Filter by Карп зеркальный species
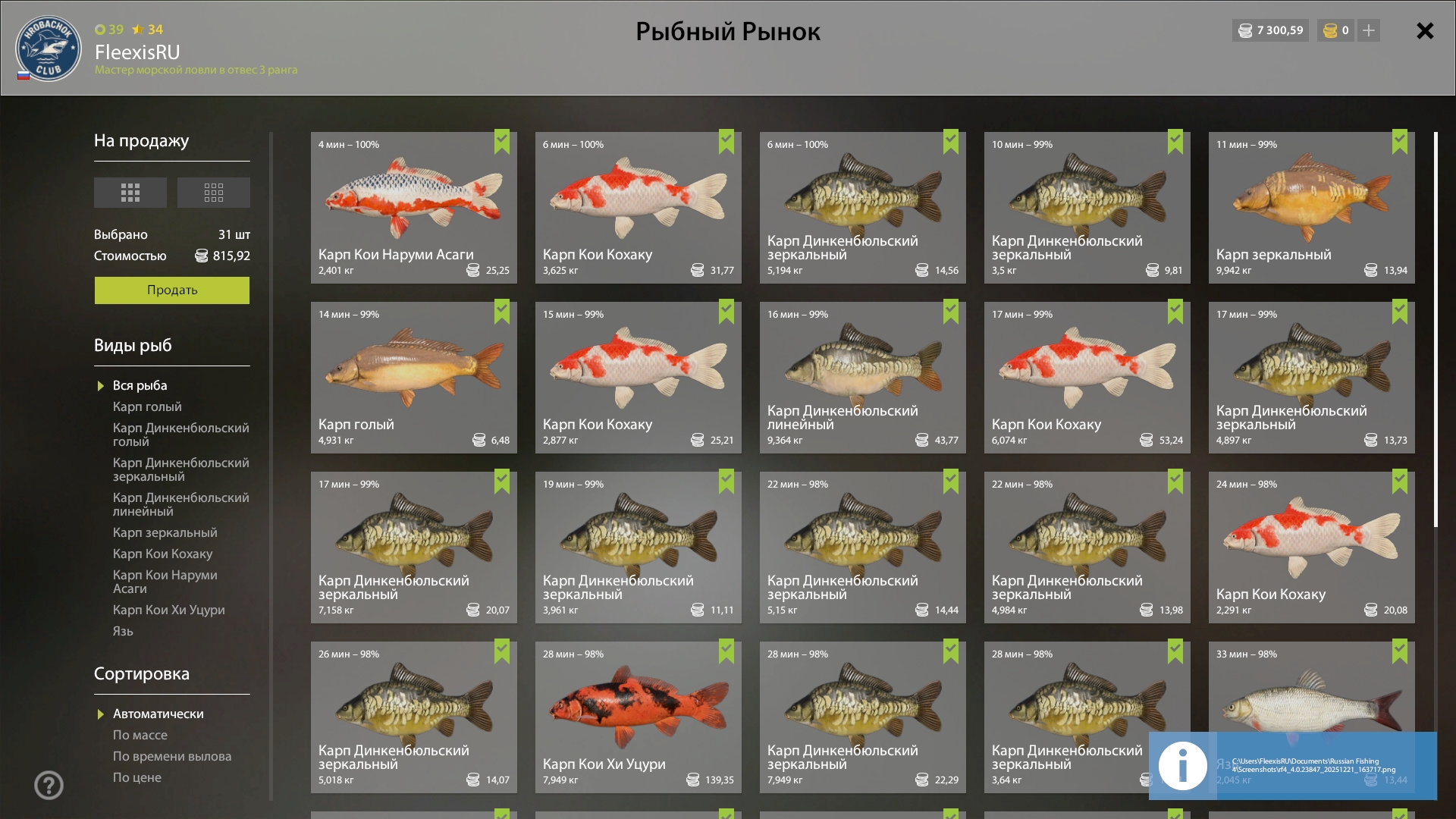This screenshot has width=1456, height=819. [165, 533]
